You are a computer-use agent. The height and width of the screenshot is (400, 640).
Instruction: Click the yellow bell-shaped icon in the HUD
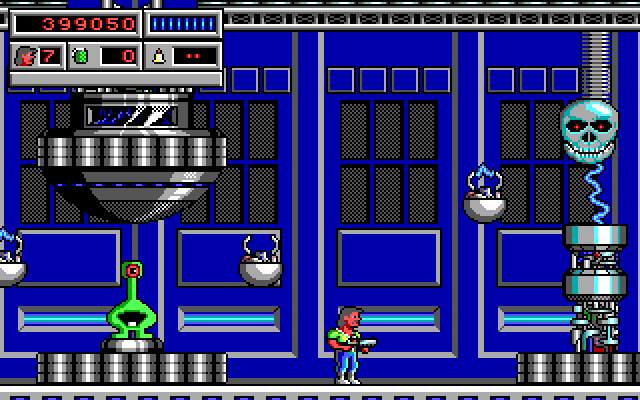point(159,54)
